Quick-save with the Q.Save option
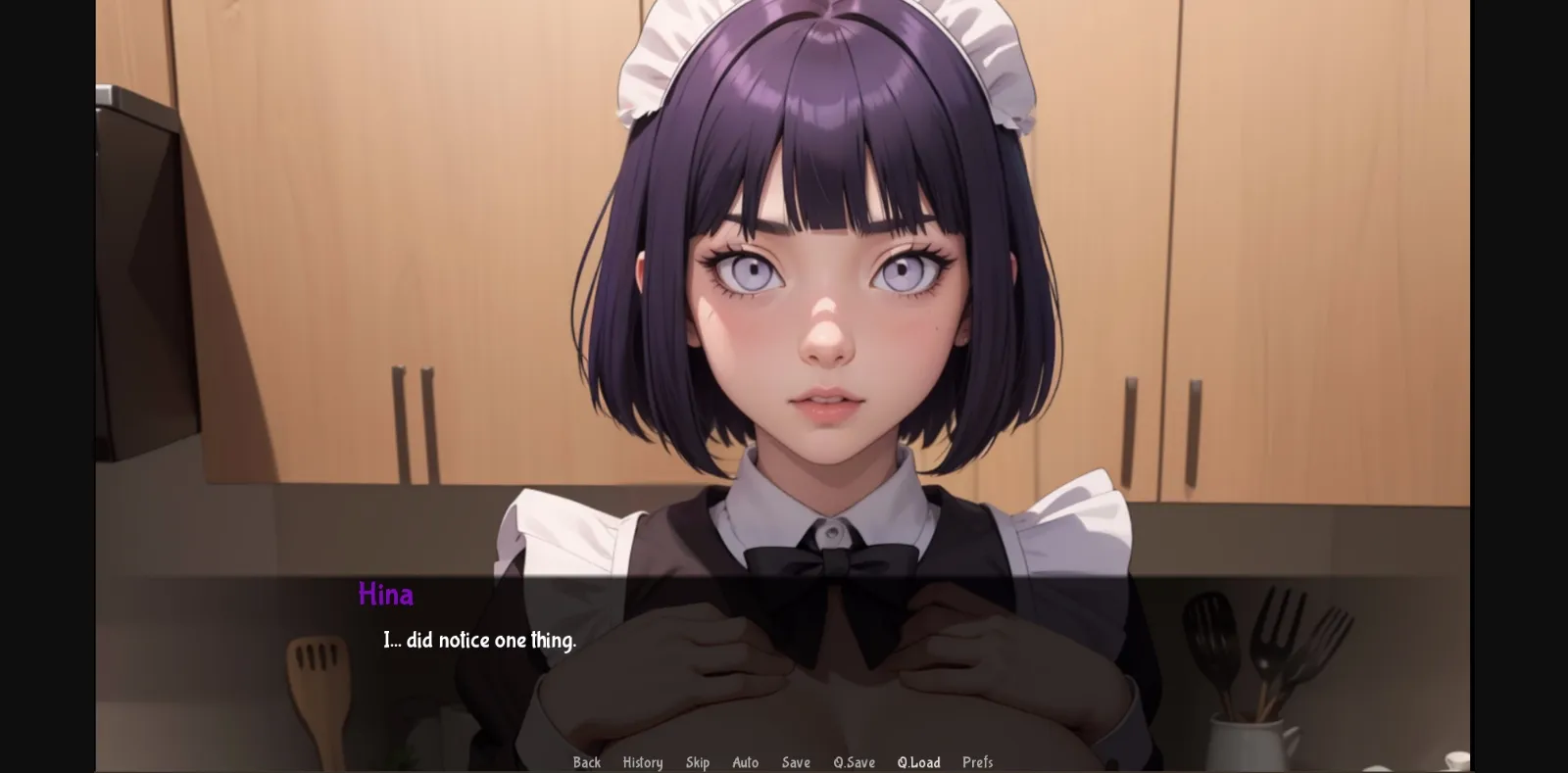The image size is (1568, 773). click(853, 762)
